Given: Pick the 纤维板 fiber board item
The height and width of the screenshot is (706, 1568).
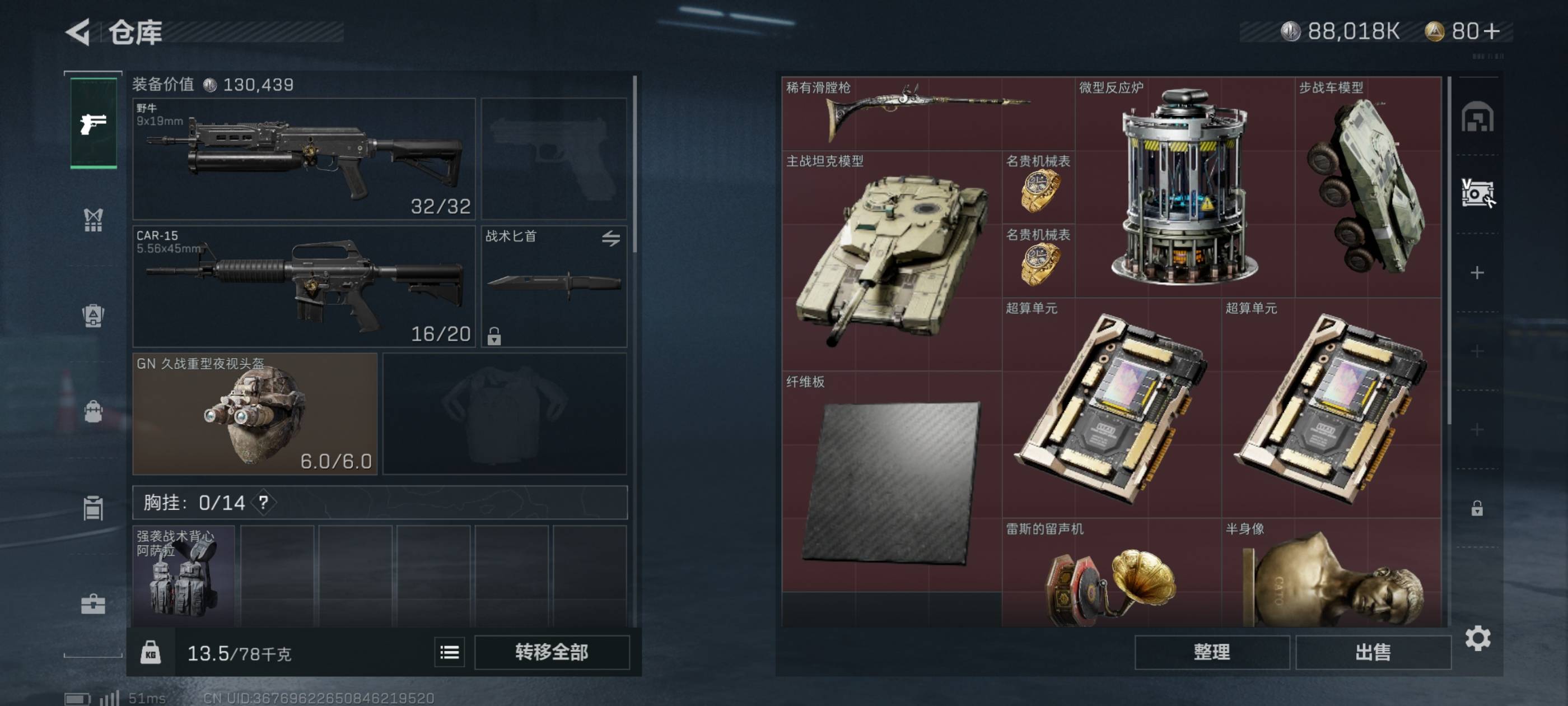Looking at the screenshot, I should coord(892,481).
